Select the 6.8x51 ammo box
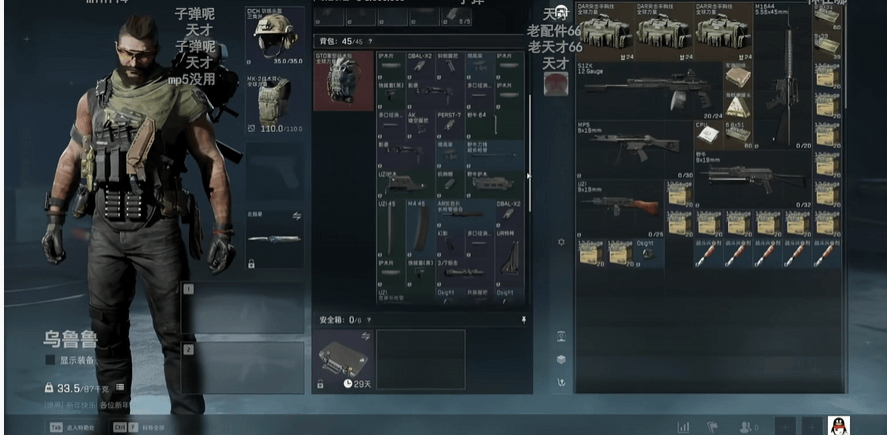Image resolution: width=887 pixels, height=435 pixels. [x=741, y=134]
